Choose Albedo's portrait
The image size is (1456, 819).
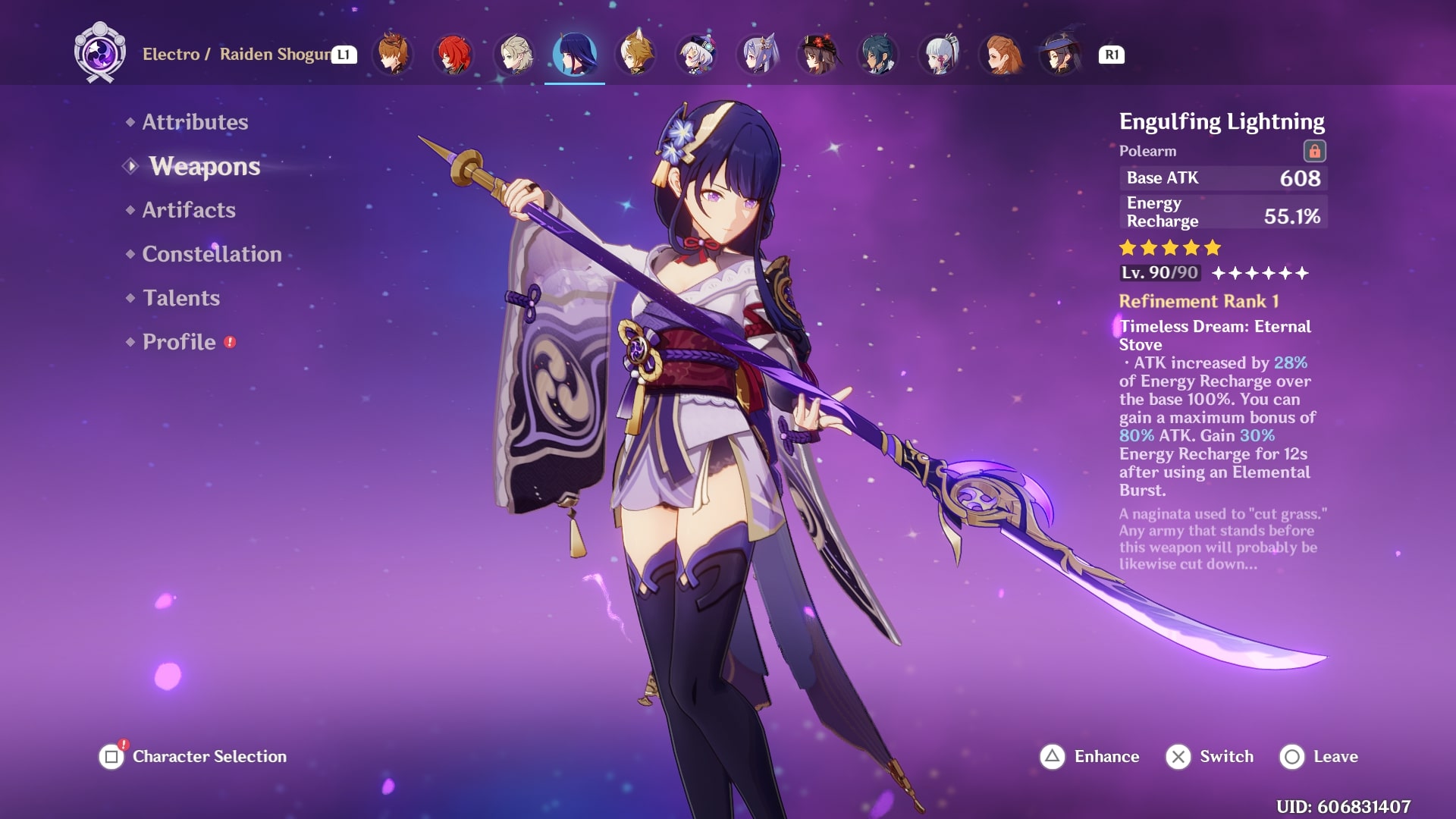pyautogui.click(x=514, y=55)
